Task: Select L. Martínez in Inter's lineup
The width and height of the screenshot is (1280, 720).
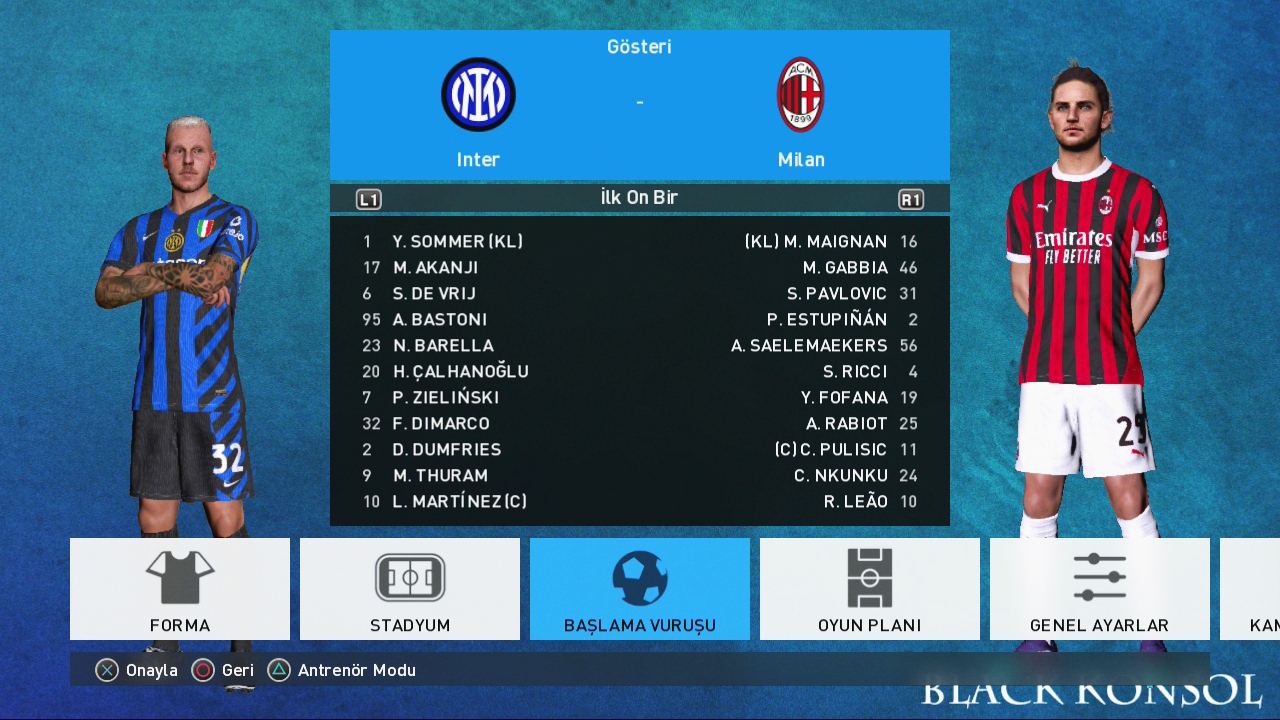Action: (x=459, y=502)
